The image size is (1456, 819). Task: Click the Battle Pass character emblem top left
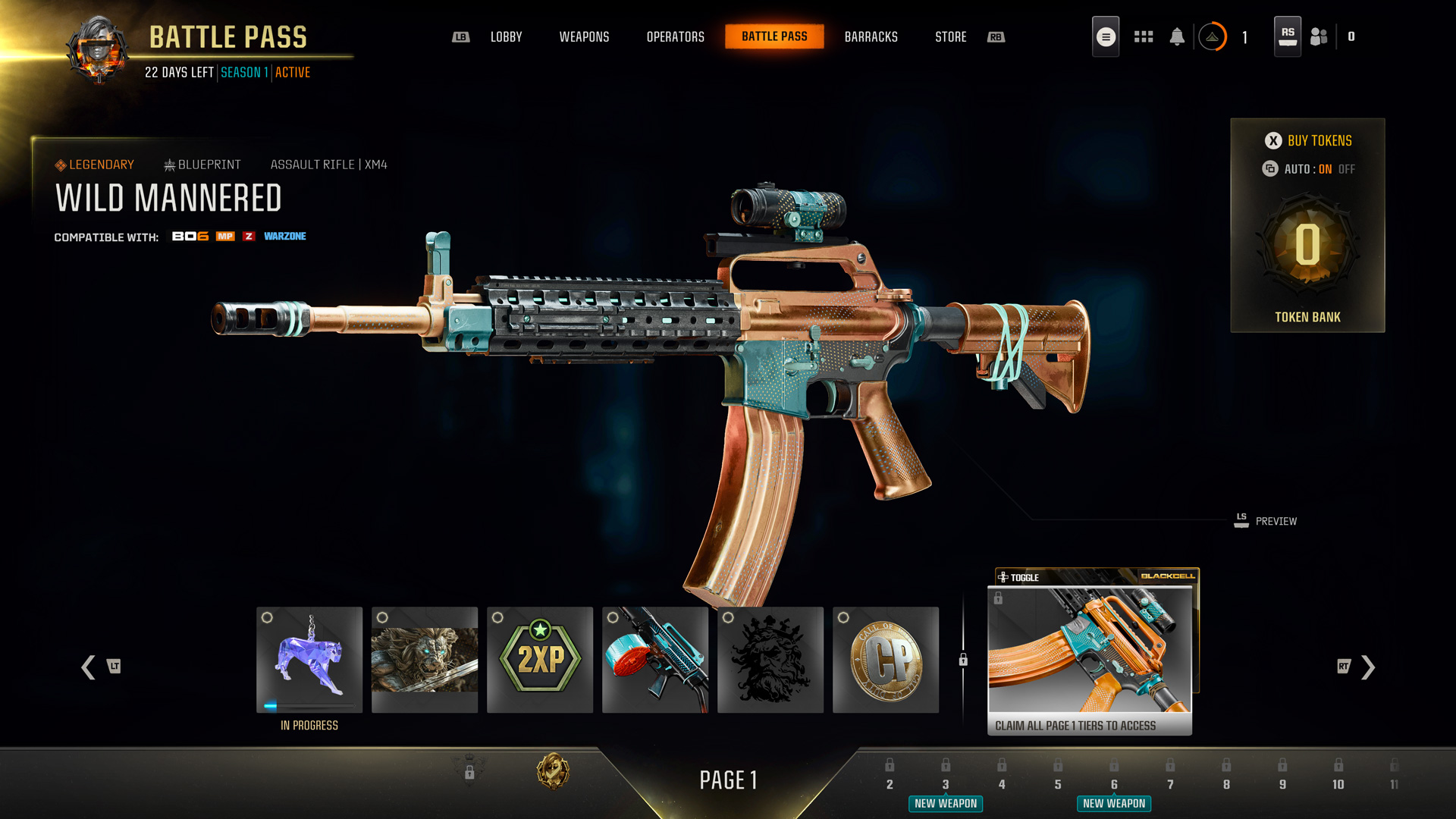point(98,48)
